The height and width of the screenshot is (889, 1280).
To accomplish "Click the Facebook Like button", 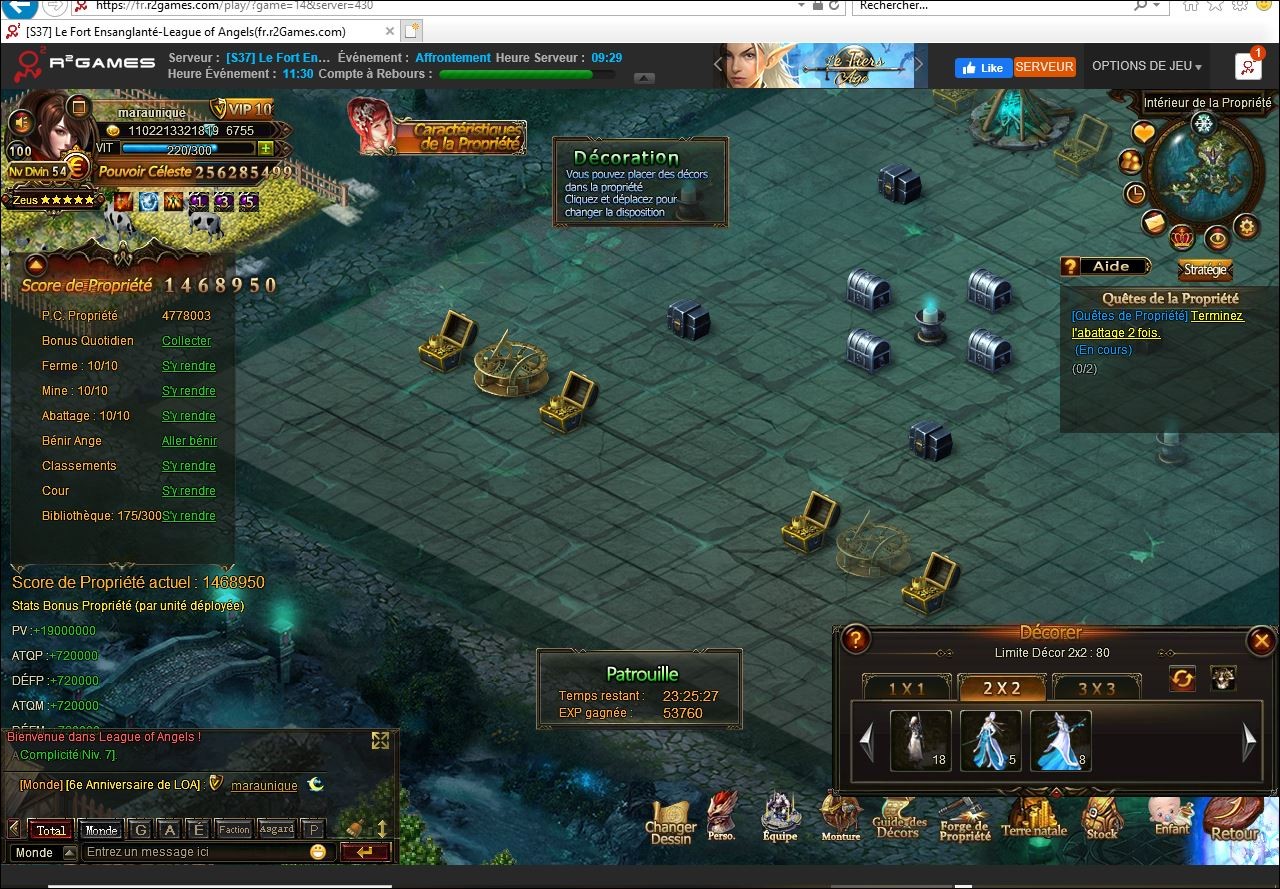I will pyautogui.click(x=983, y=67).
